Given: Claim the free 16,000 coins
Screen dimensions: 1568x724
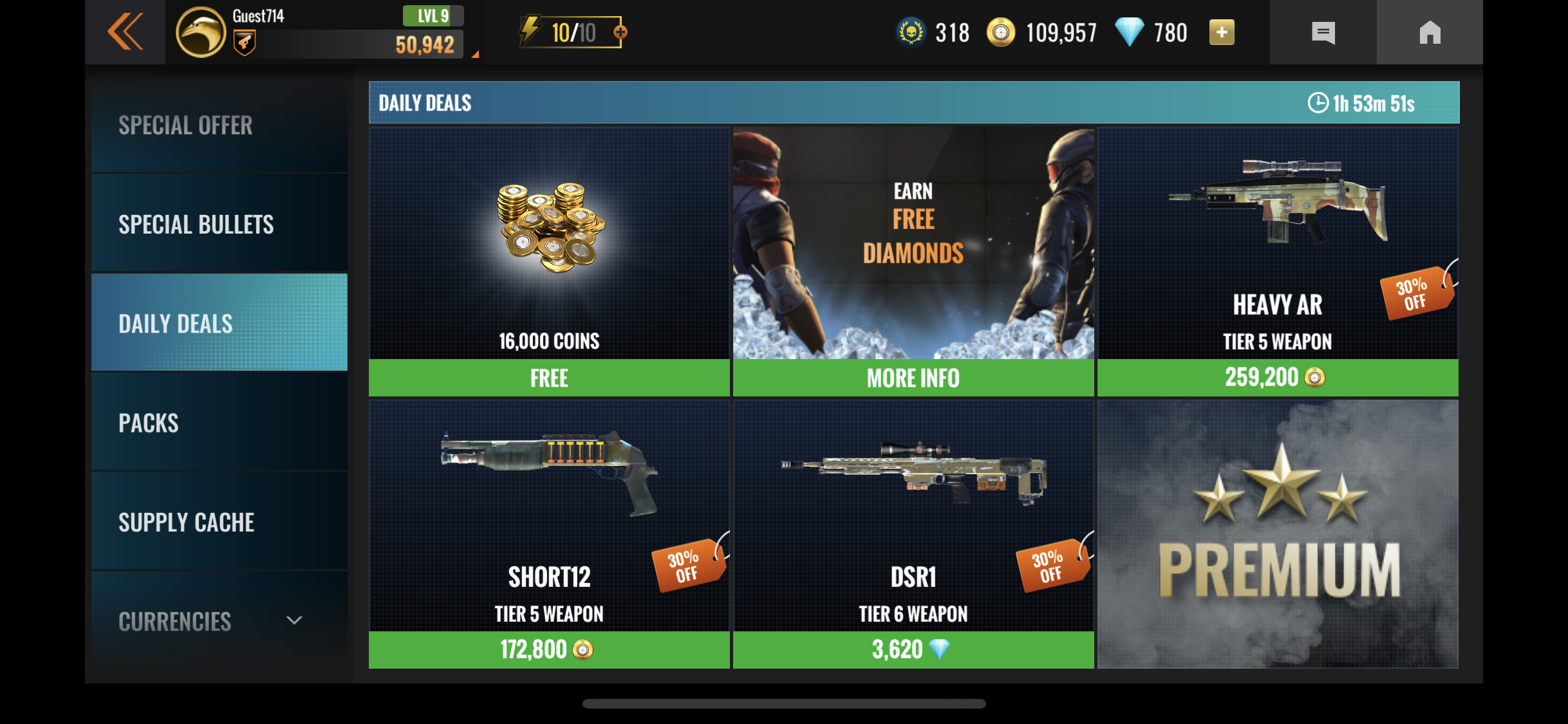Looking at the screenshot, I should tap(549, 378).
